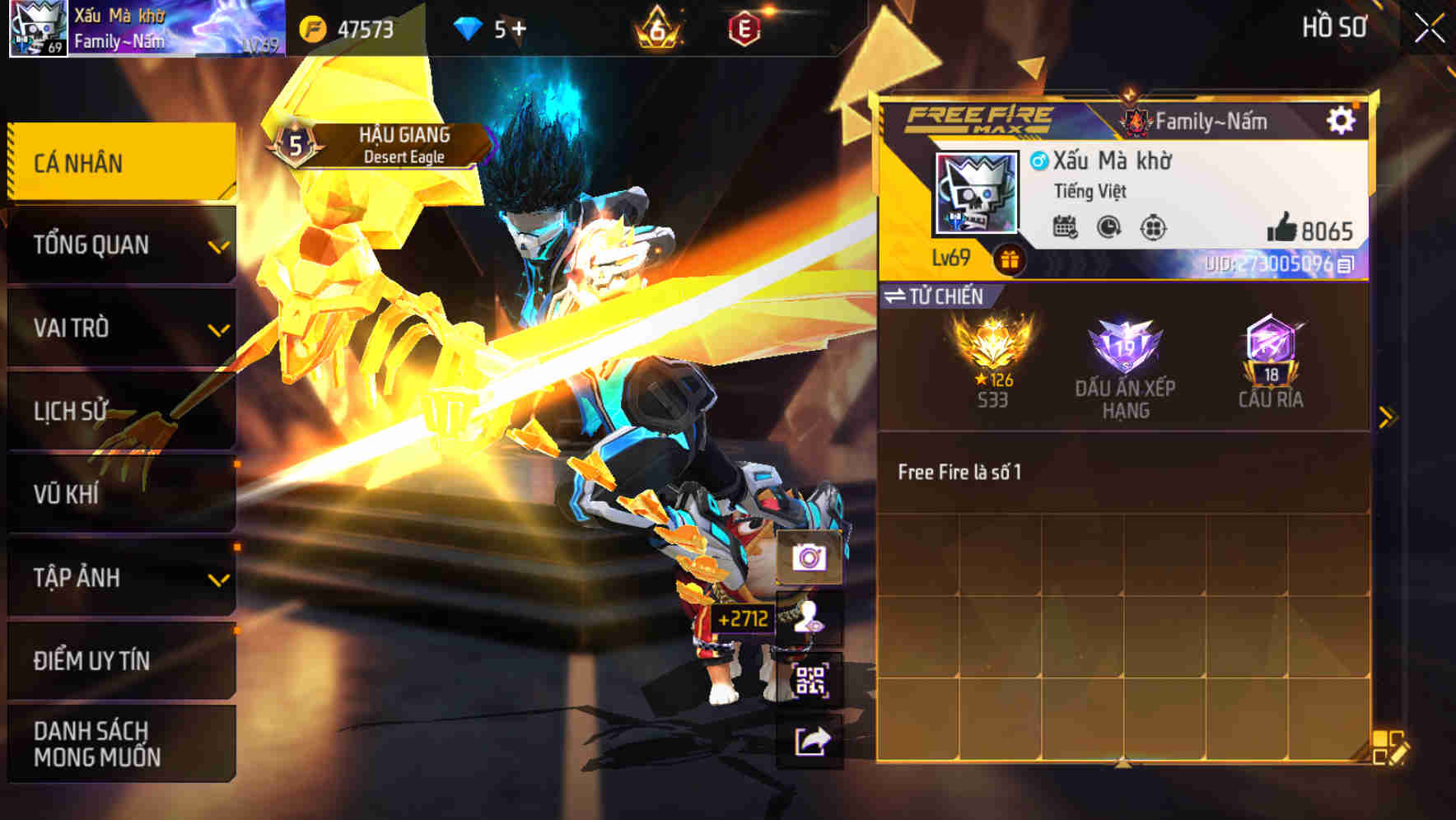Expand the VAI TRÒ section
Viewport: 1456px width, 820px height.
pos(119,328)
